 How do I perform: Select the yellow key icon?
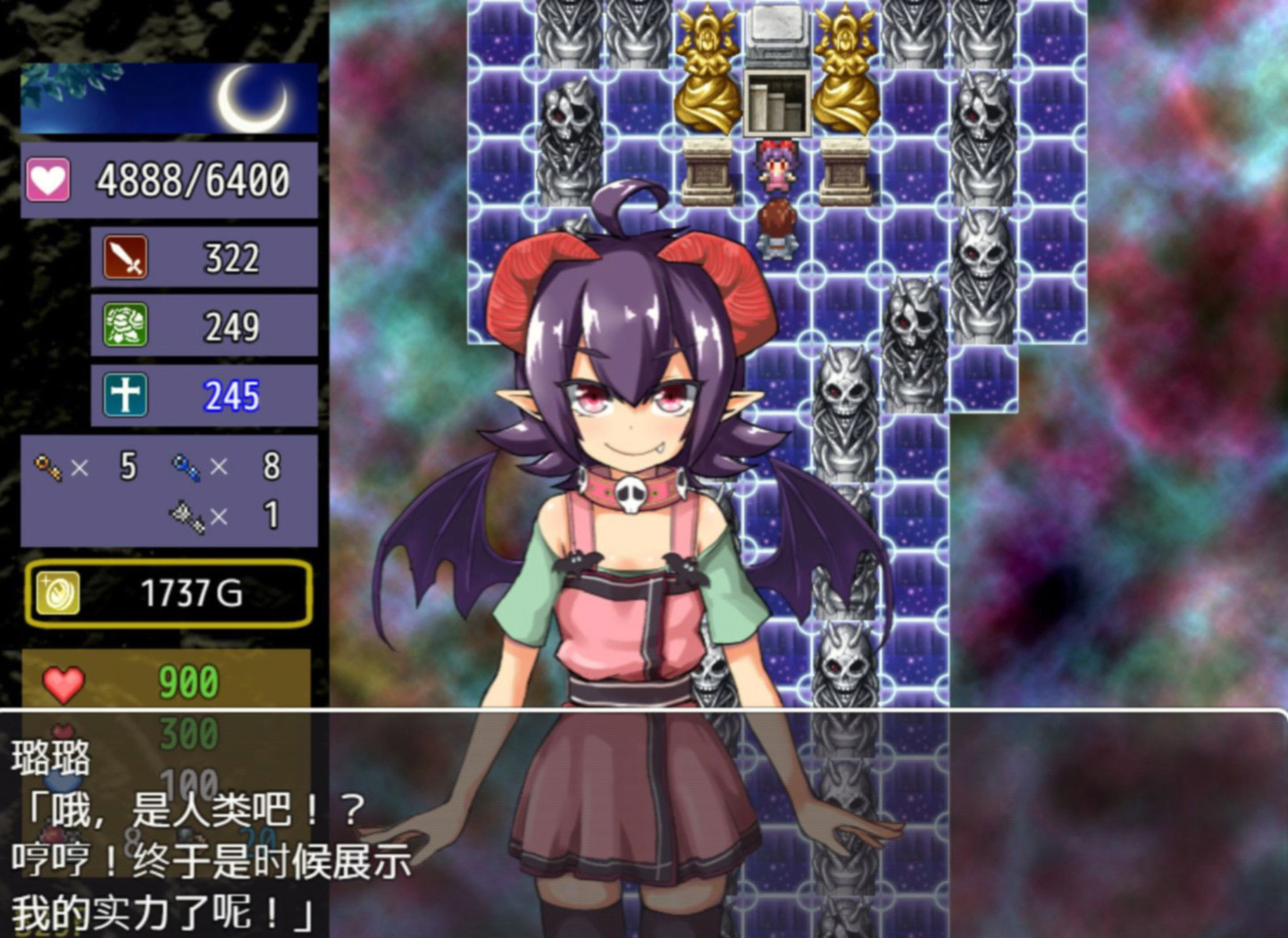(x=46, y=466)
